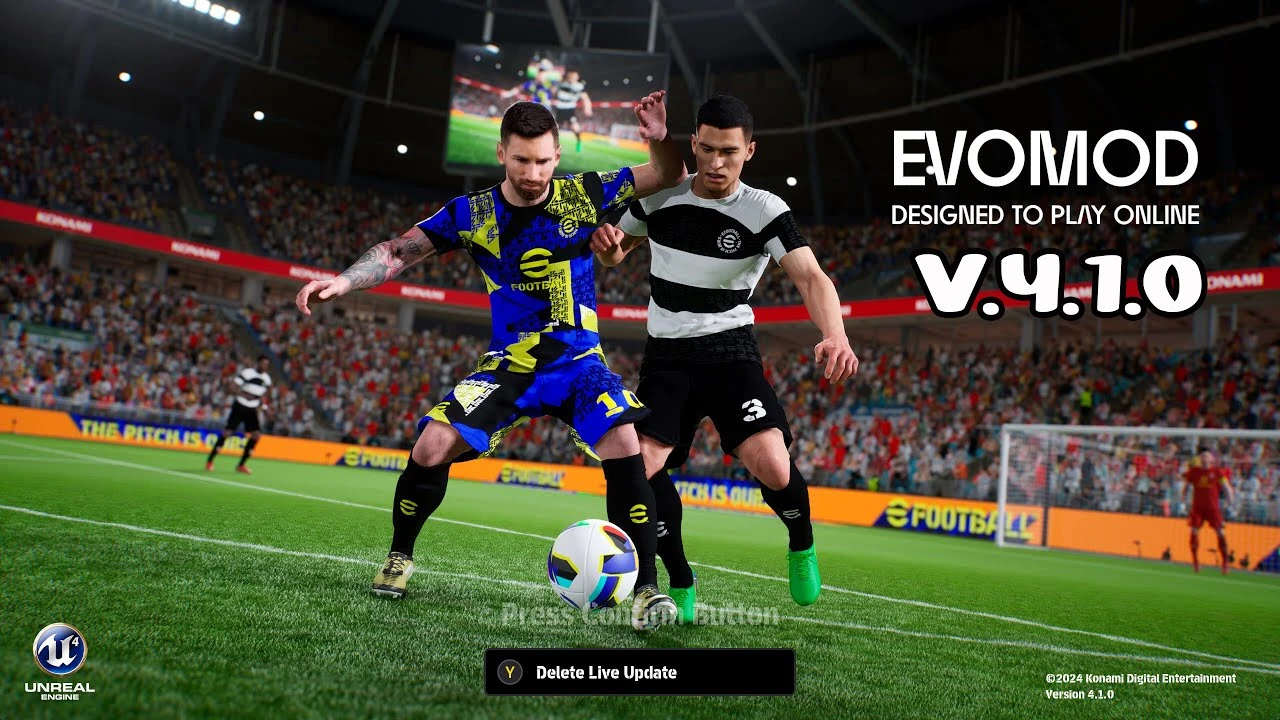Click the white club crest on the striped jersey
Screen dimensions: 1280x720
pos(730,243)
